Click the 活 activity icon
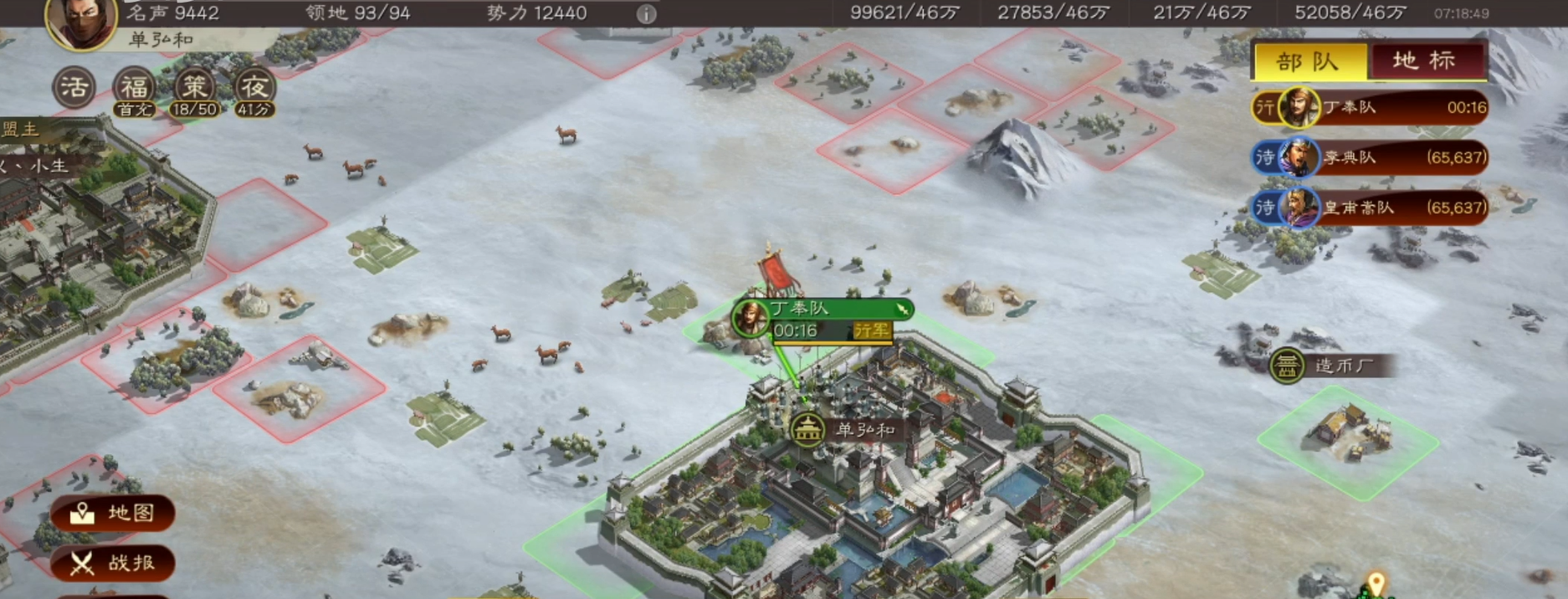Viewport: 1568px width, 599px height. (x=74, y=87)
